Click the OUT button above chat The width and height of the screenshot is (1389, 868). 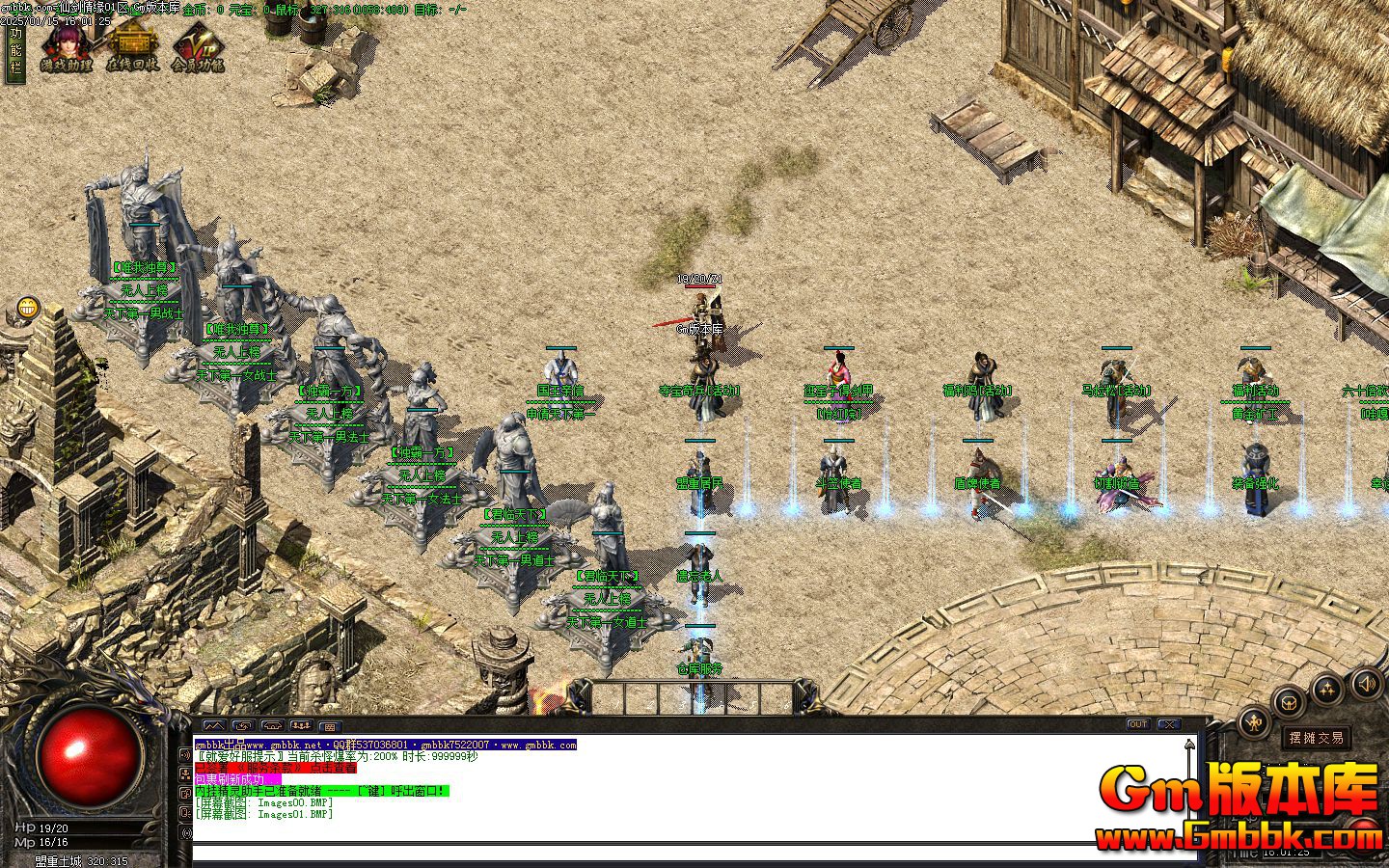pyautogui.click(x=1138, y=724)
